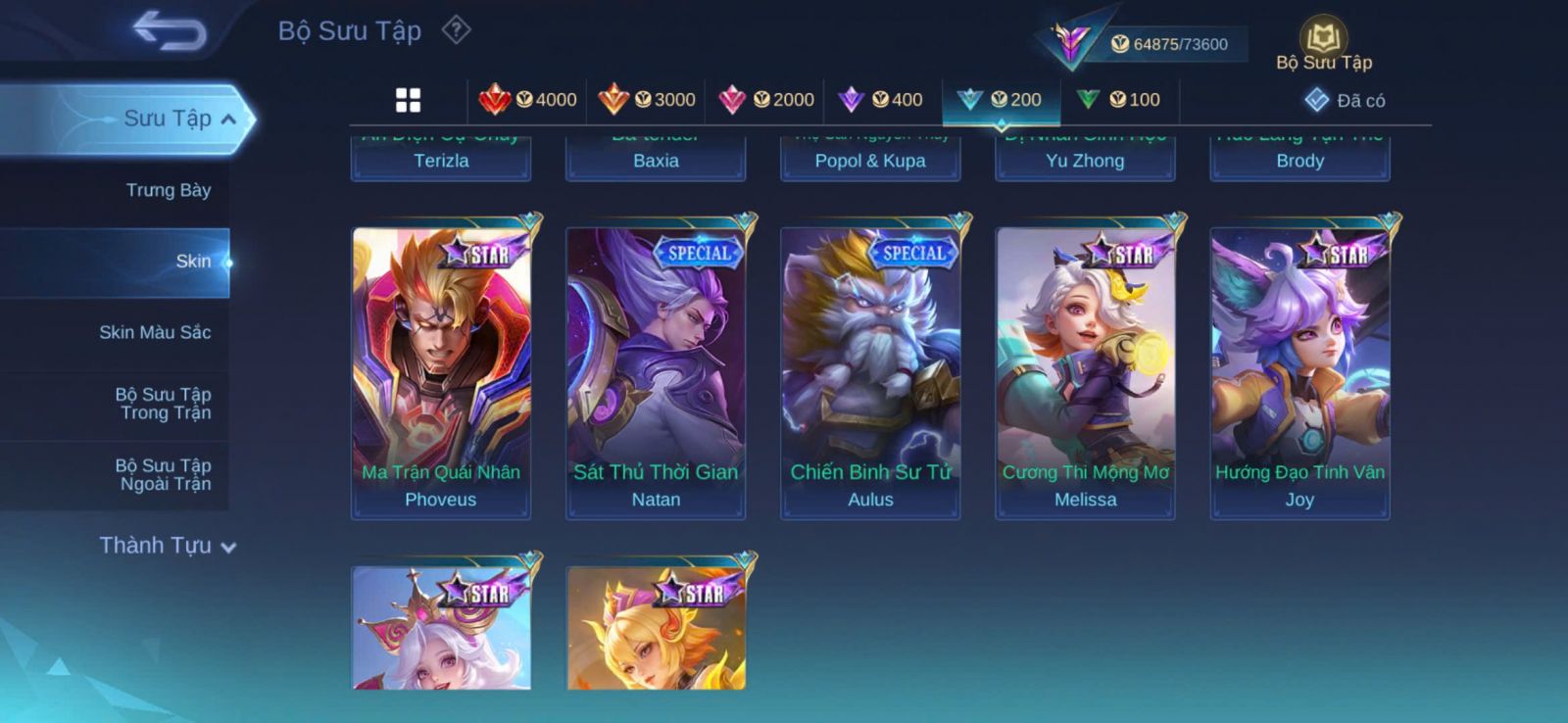This screenshot has width=1568, height=723.
Task: View Aulus Chiến Binh Sư Tử skin
Action: (x=870, y=372)
